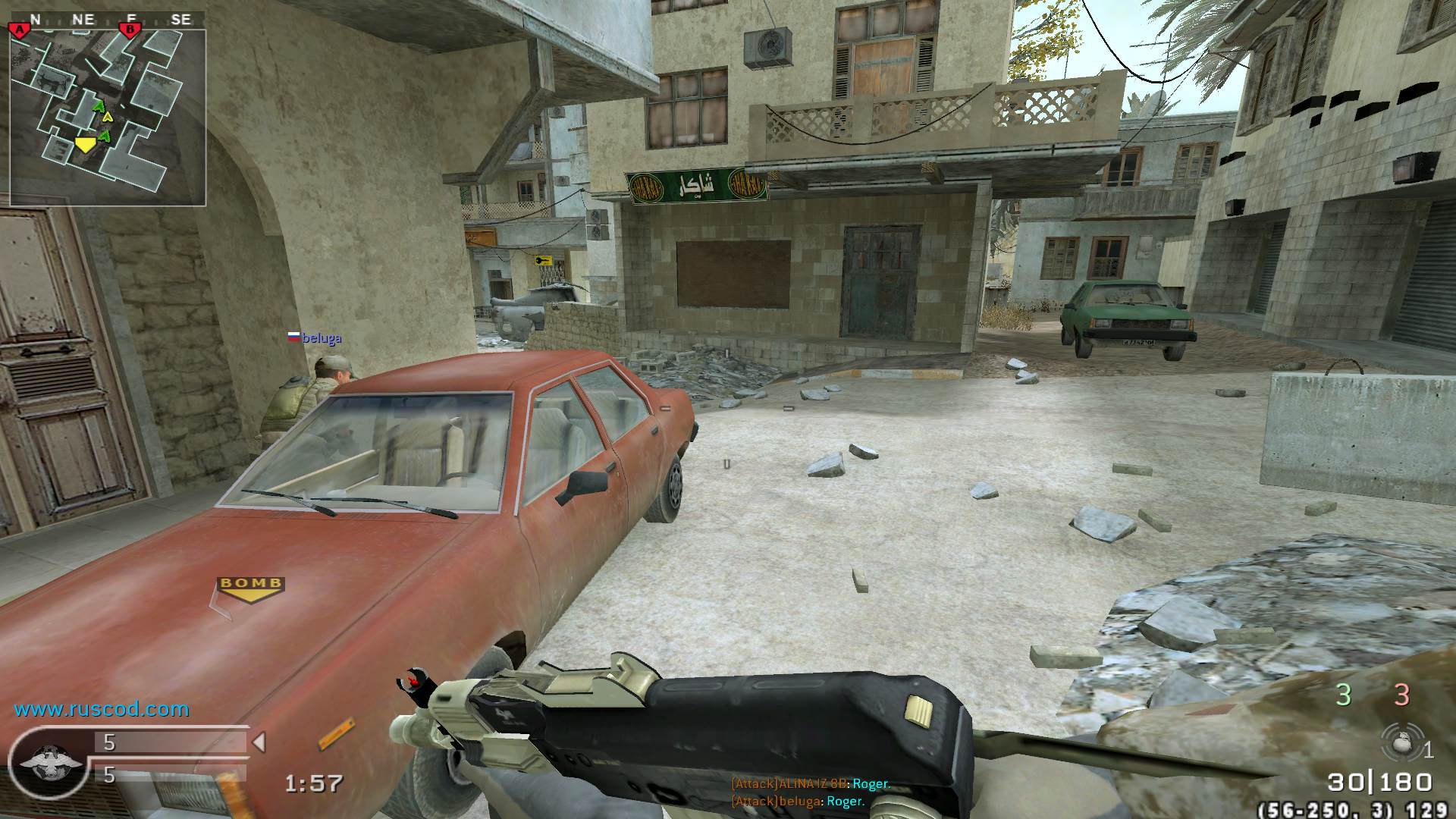This screenshot has height=819, width=1456.
Task: Open the www.ruscod.com link
Action: (x=102, y=710)
